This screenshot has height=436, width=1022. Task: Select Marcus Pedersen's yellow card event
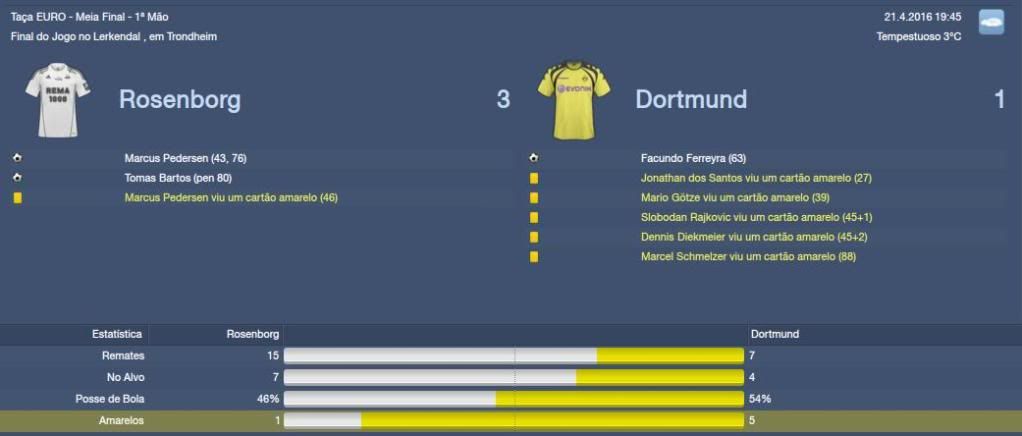tap(230, 198)
